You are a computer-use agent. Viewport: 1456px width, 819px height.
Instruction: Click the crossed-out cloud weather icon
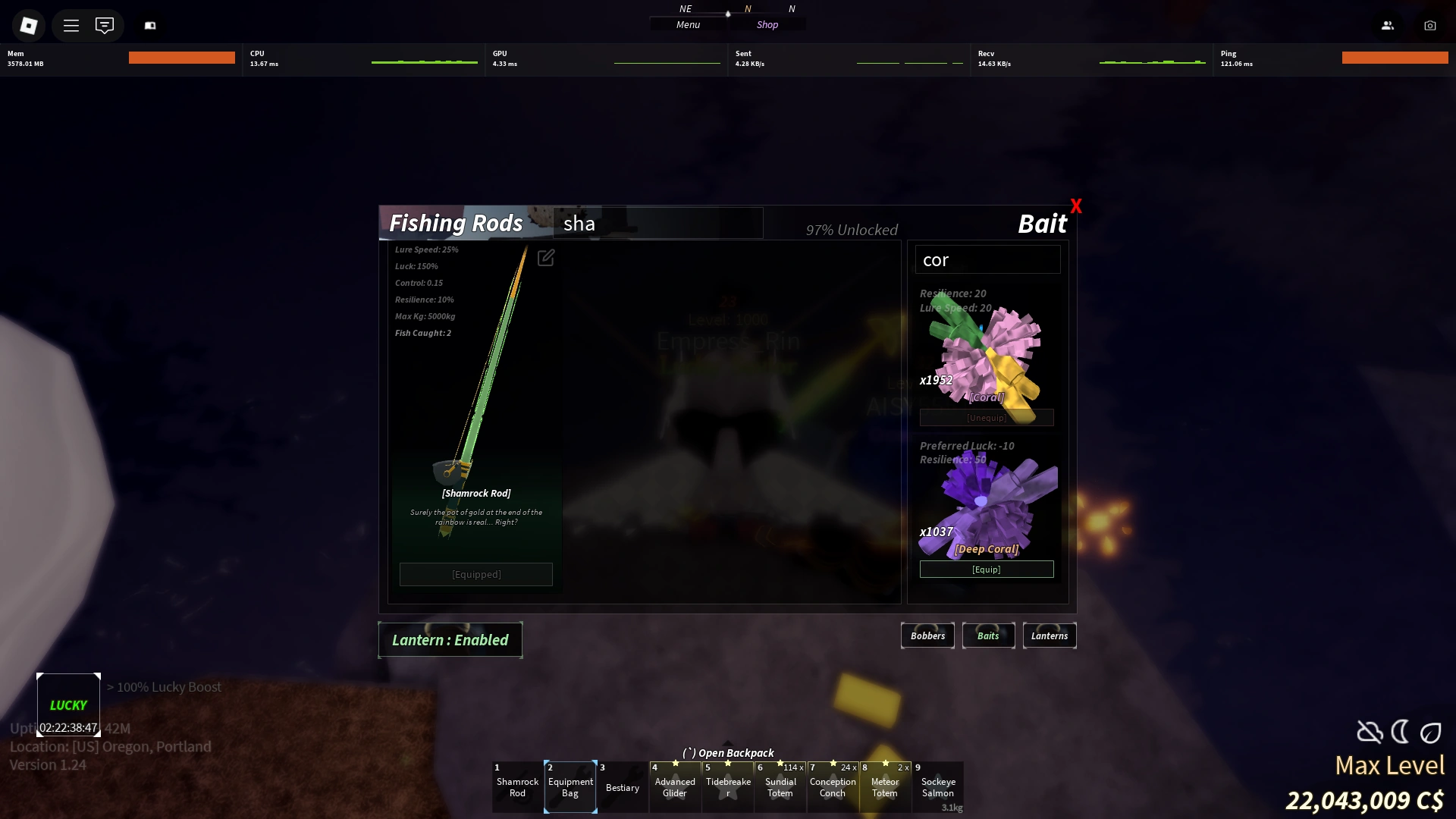tap(1369, 732)
